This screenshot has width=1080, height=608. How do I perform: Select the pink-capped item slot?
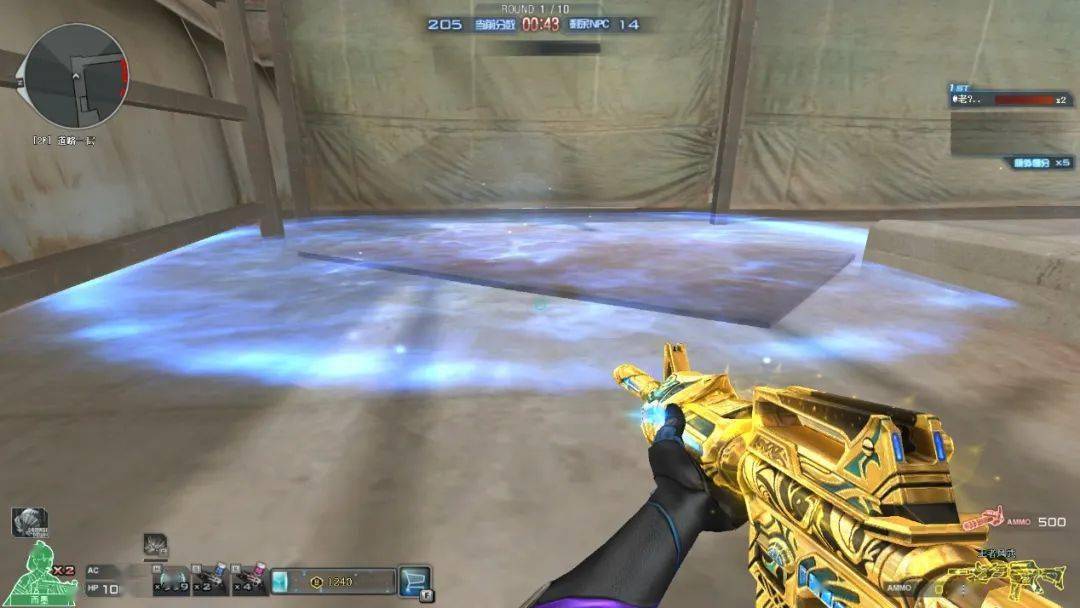point(249,580)
